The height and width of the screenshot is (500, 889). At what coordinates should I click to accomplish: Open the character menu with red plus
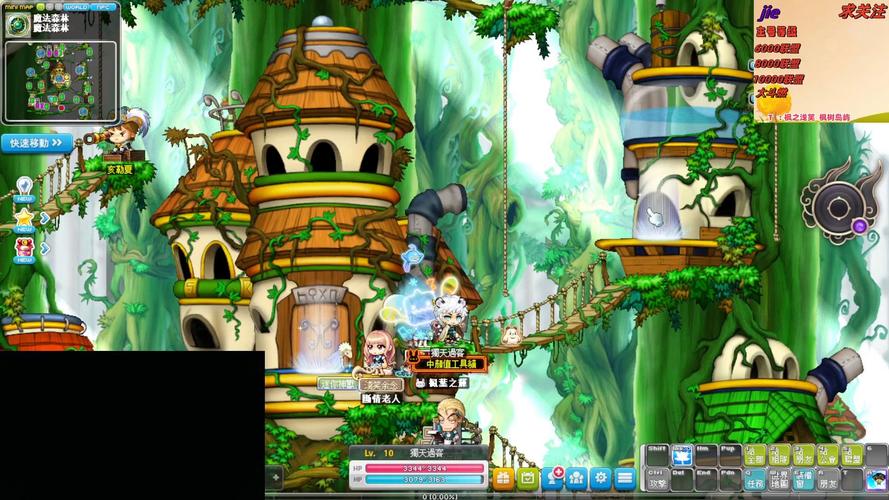coord(553,478)
